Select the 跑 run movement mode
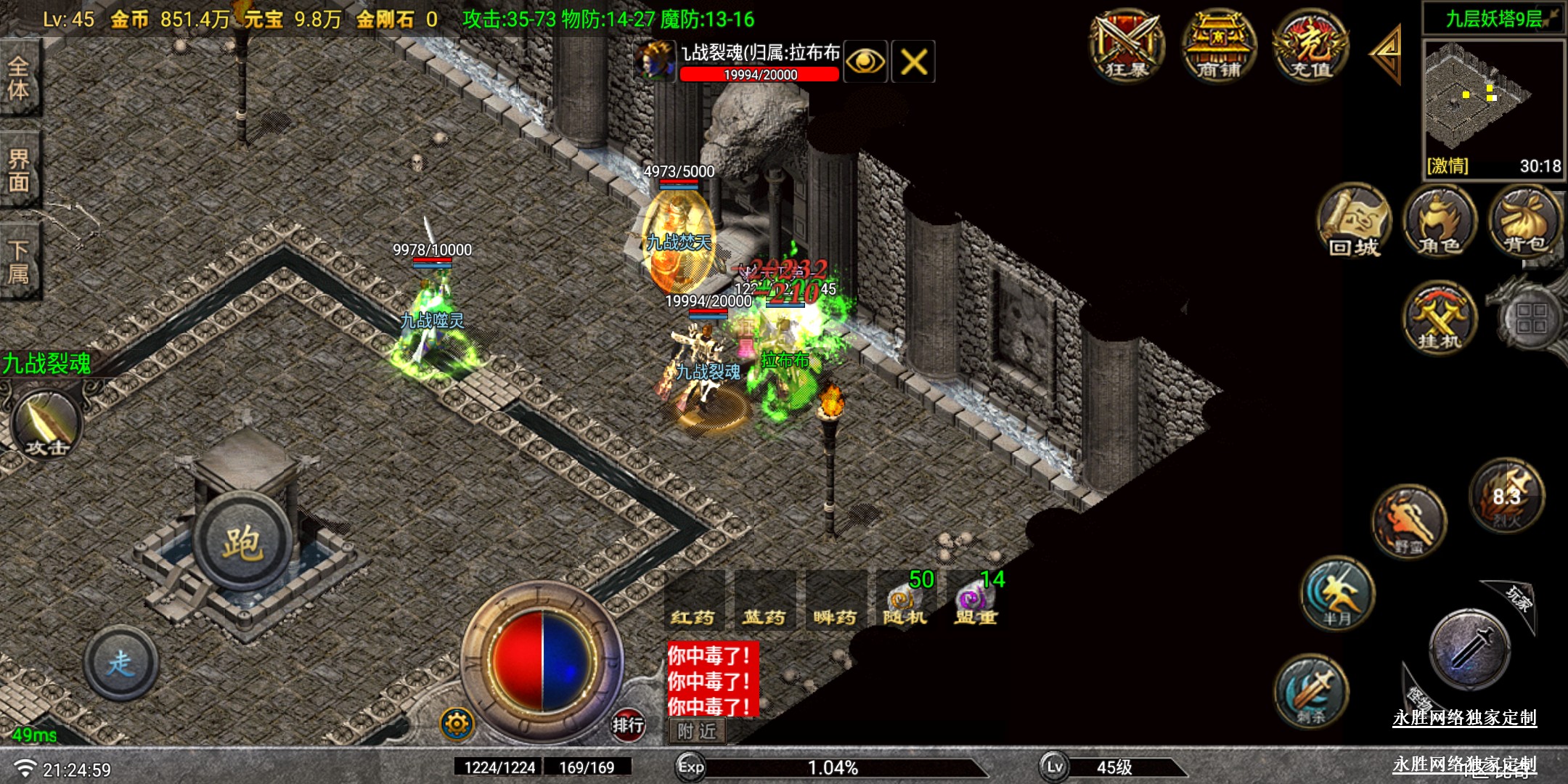Screen dimensions: 1568x784 tap(242, 542)
